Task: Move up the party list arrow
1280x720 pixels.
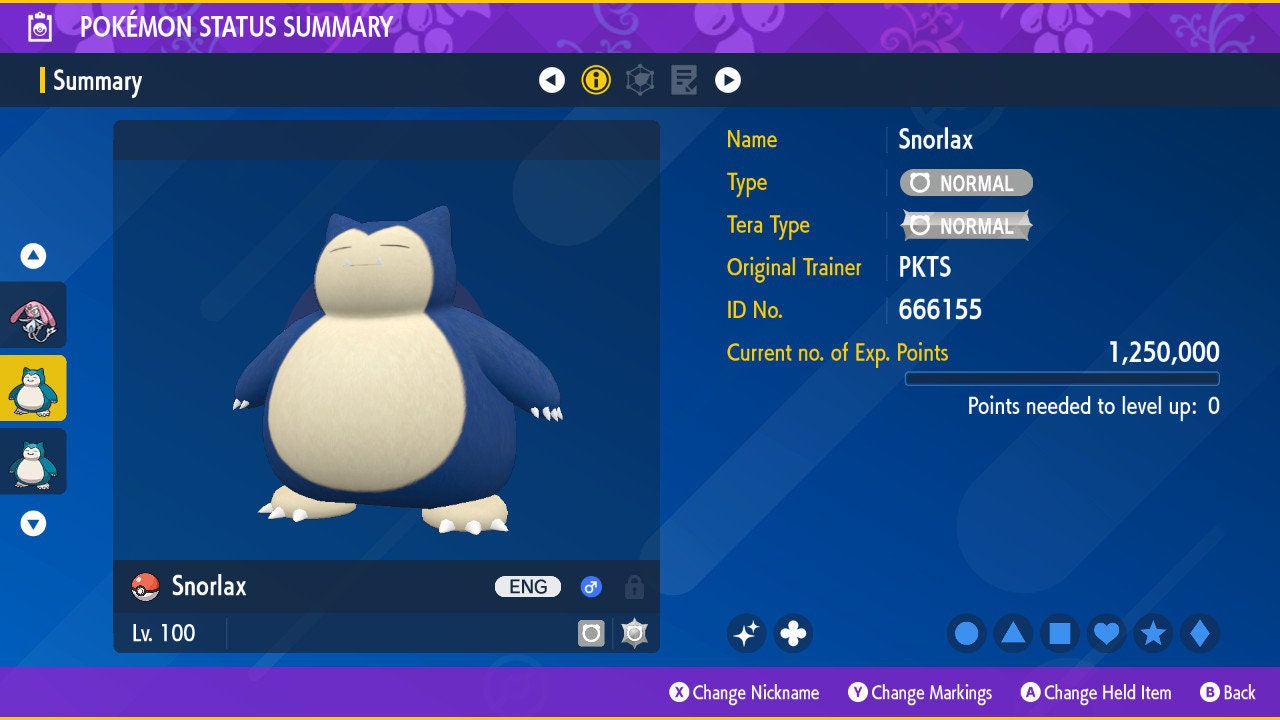Action: pyautogui.click(x=34, y=256)
